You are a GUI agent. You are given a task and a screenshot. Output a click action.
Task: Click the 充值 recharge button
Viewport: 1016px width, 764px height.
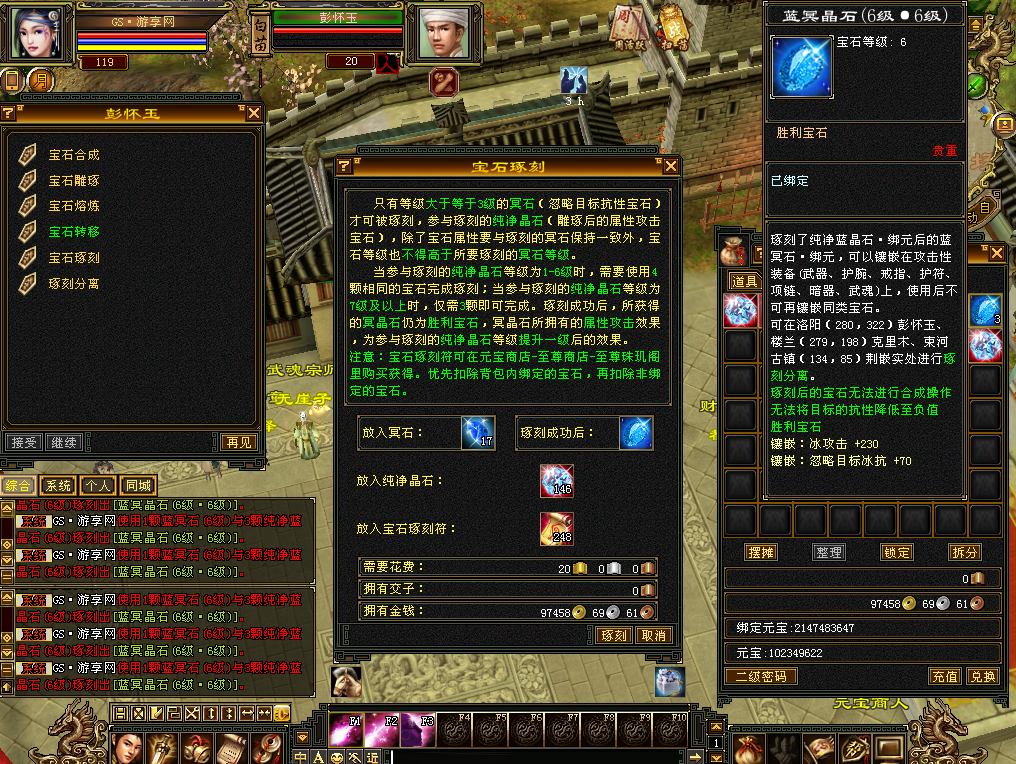click(945, 676)
